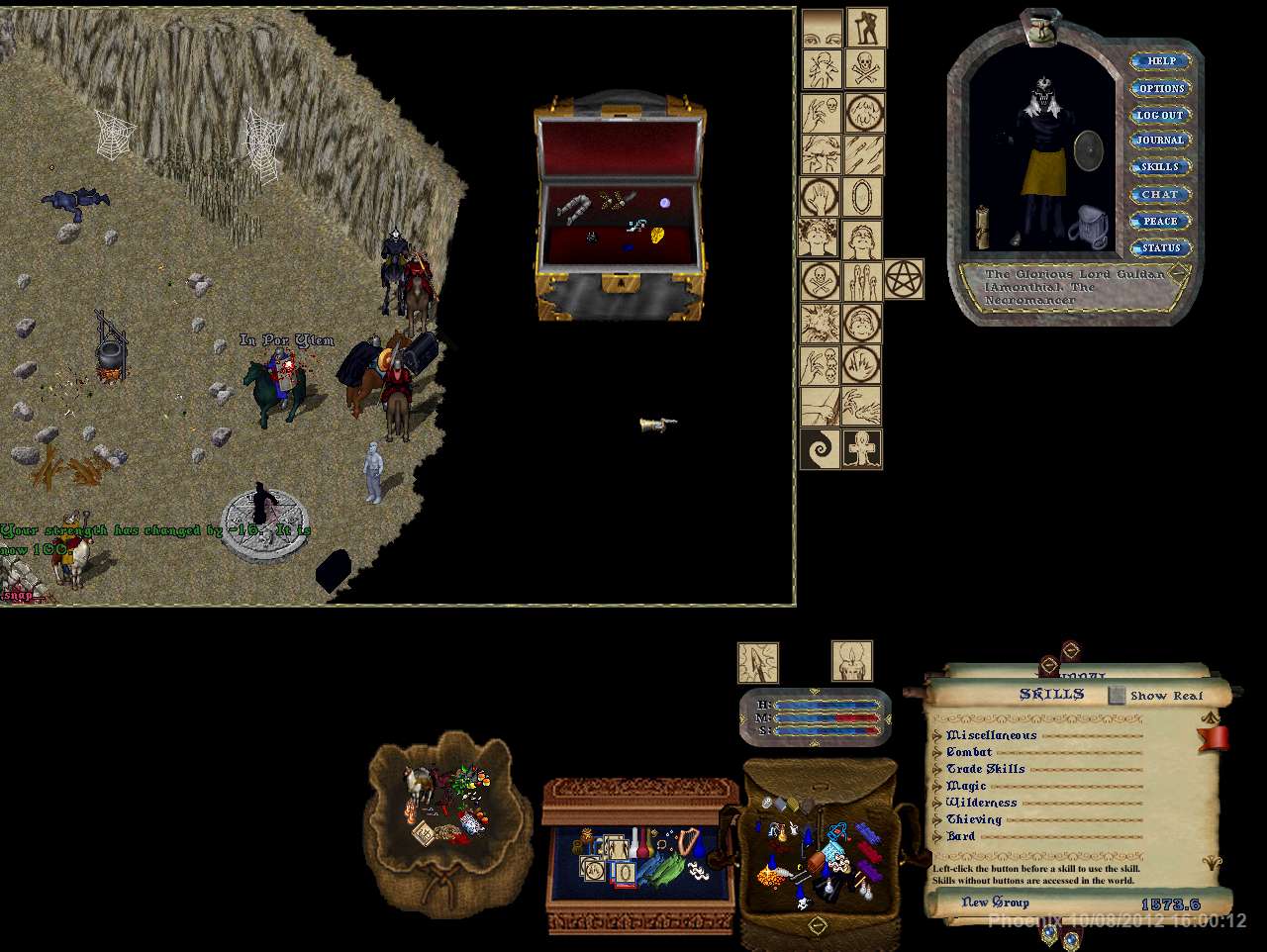Expand the Bard skill group
This screenshot has height=952, width=1267.
click(937, 837)
